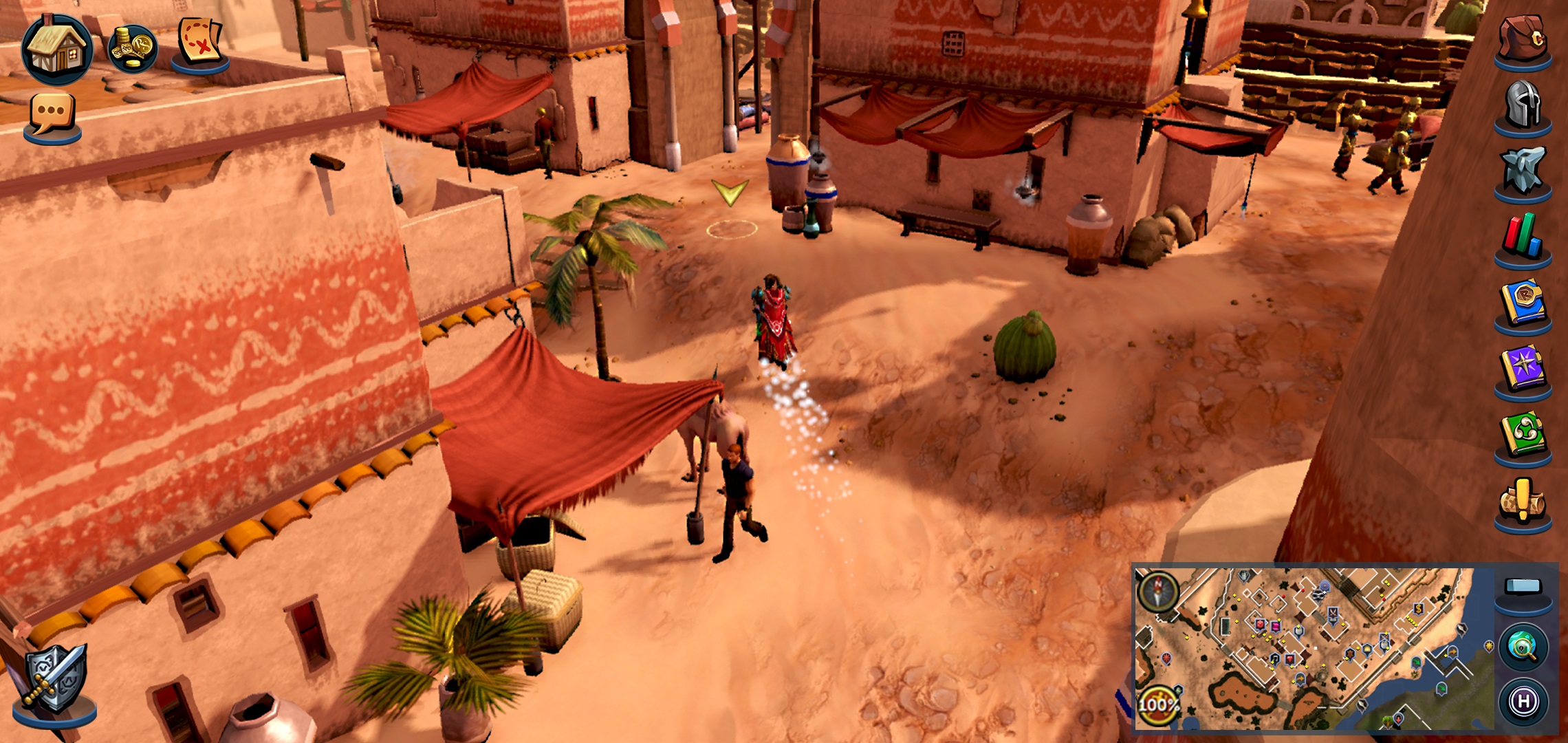Open the helmet worn equipment panel
1568x743 pixels.
pyautogui.click(x=1523, y=105)
